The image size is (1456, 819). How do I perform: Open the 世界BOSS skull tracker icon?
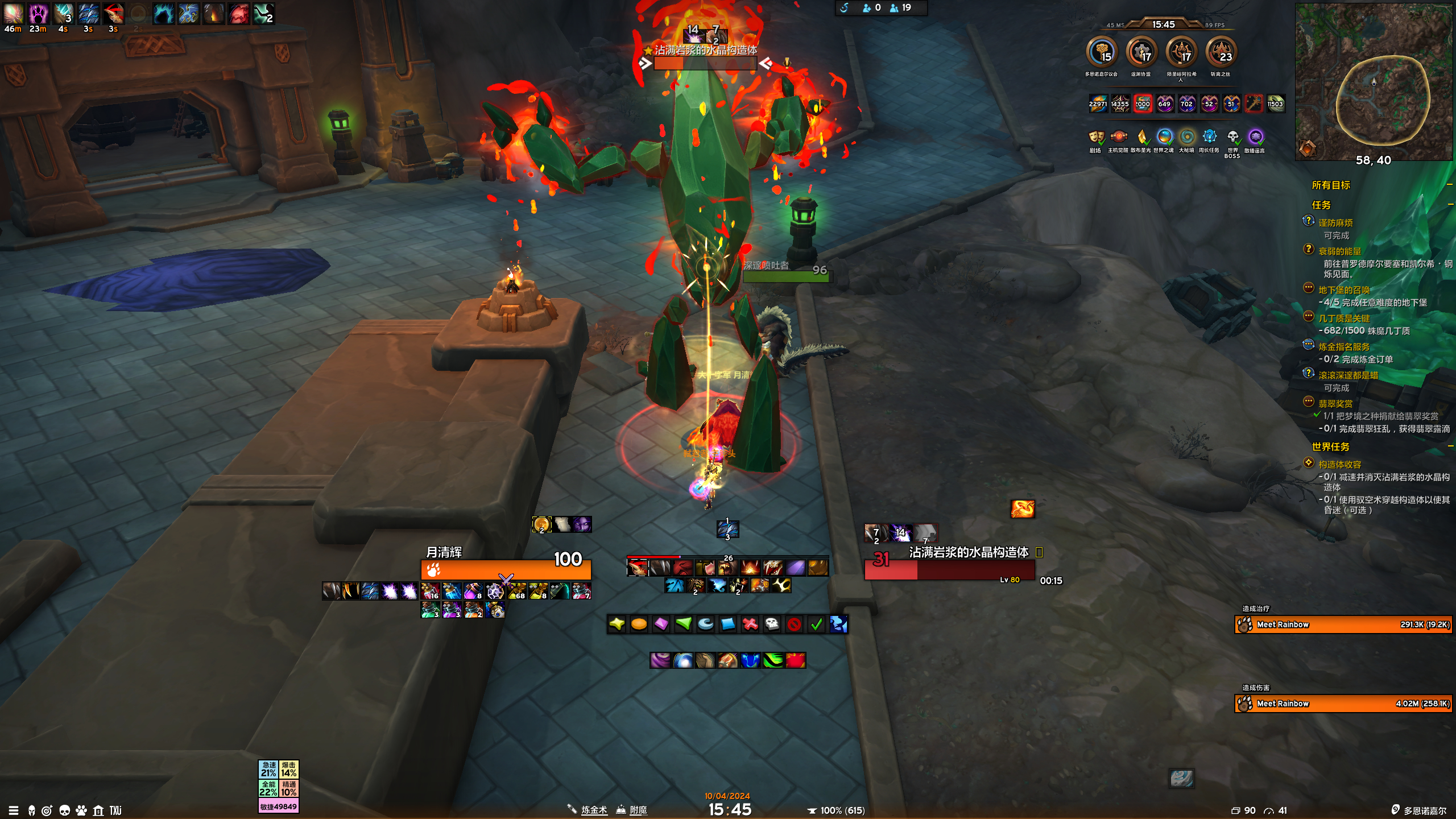[1232, 137]
